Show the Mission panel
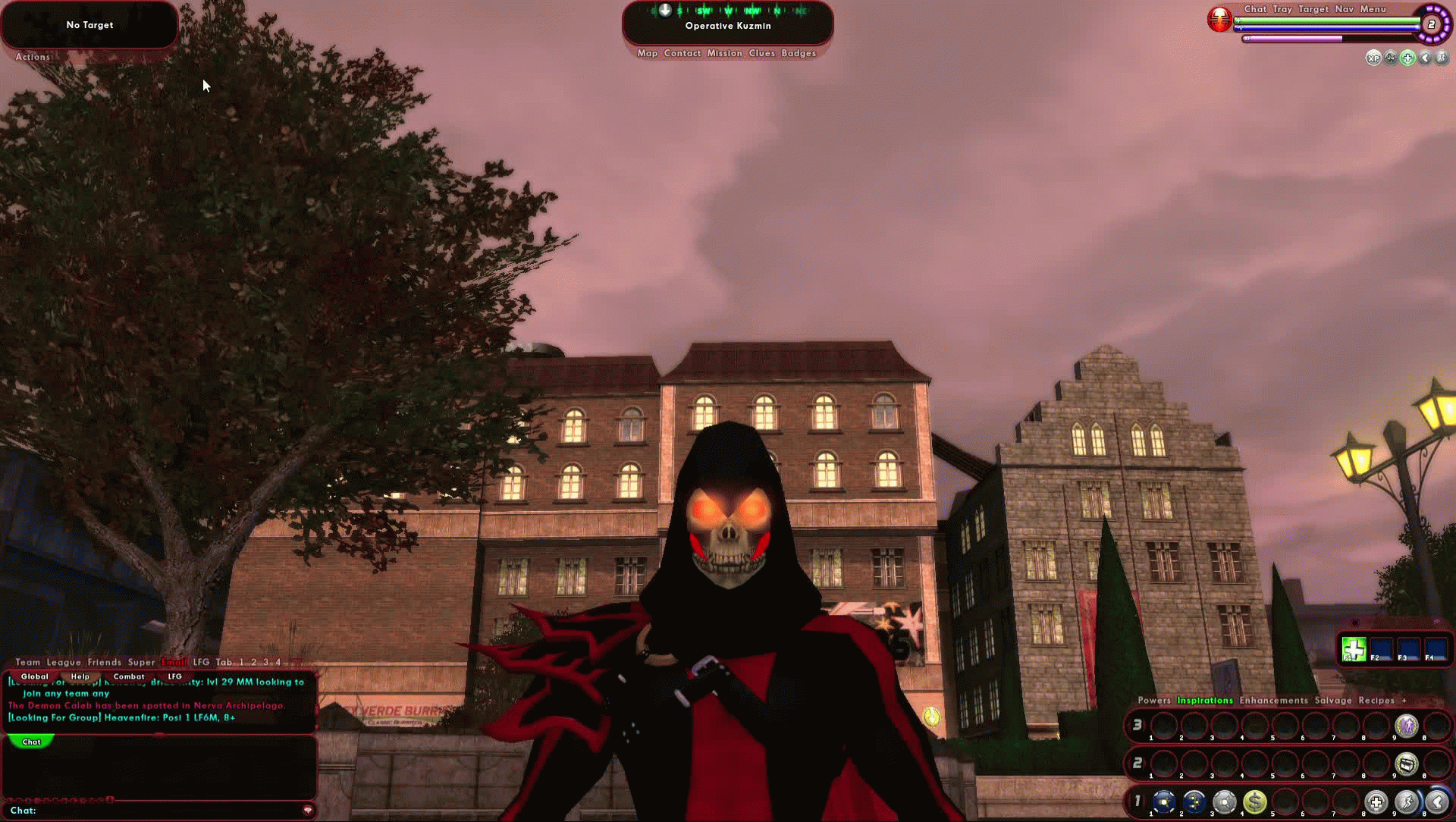1456x822 pixels. point(724,53)
